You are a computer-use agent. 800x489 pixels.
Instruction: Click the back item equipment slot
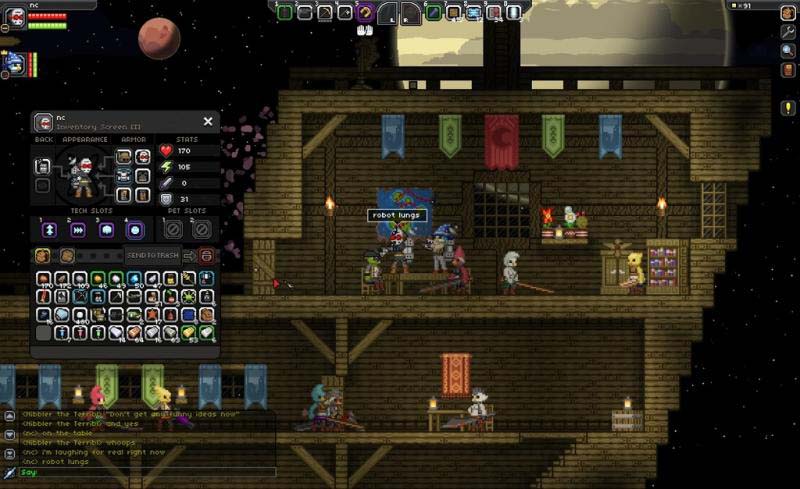coord(43,165)
